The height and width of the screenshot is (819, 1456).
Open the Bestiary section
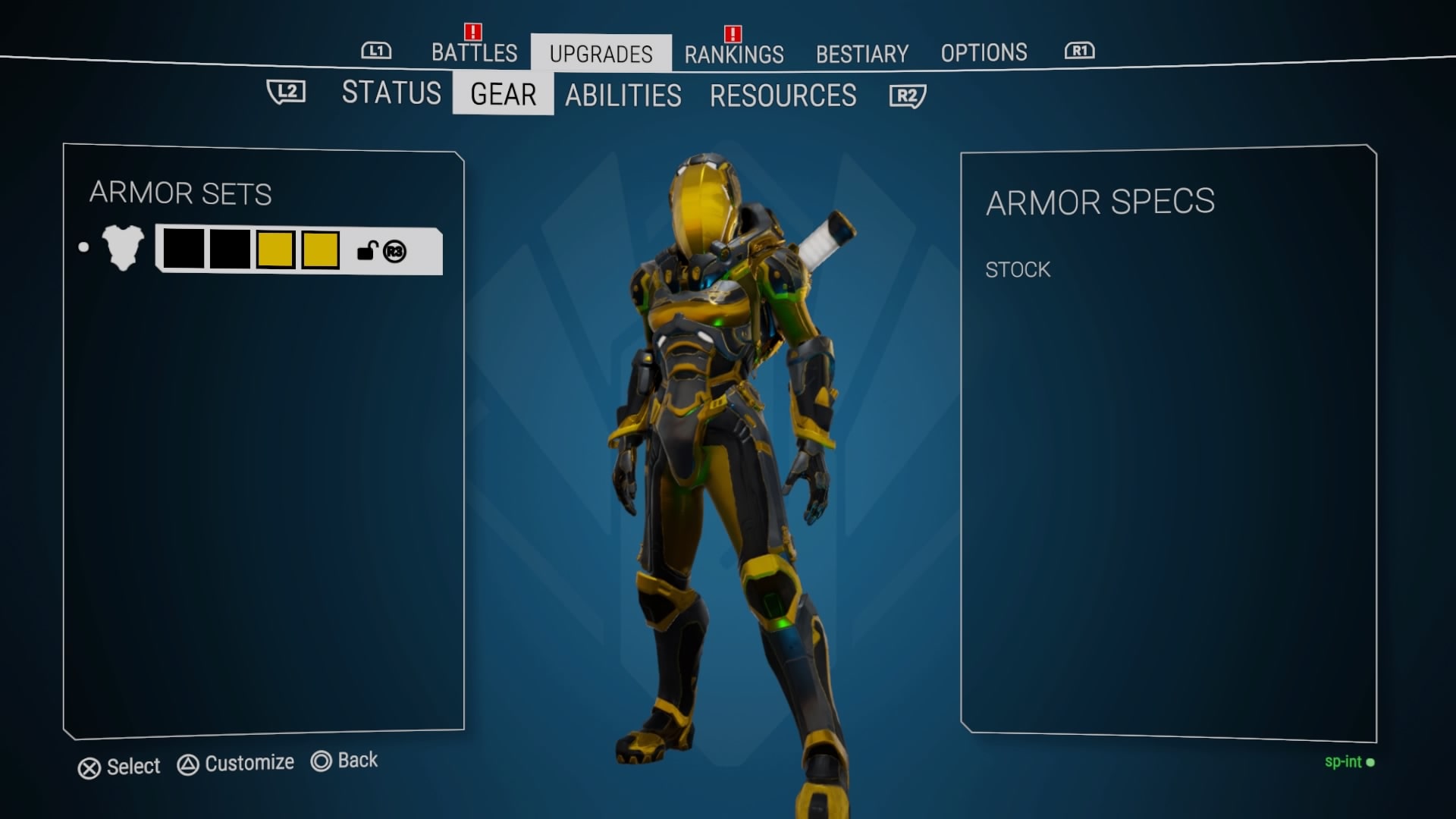[862, 53]
